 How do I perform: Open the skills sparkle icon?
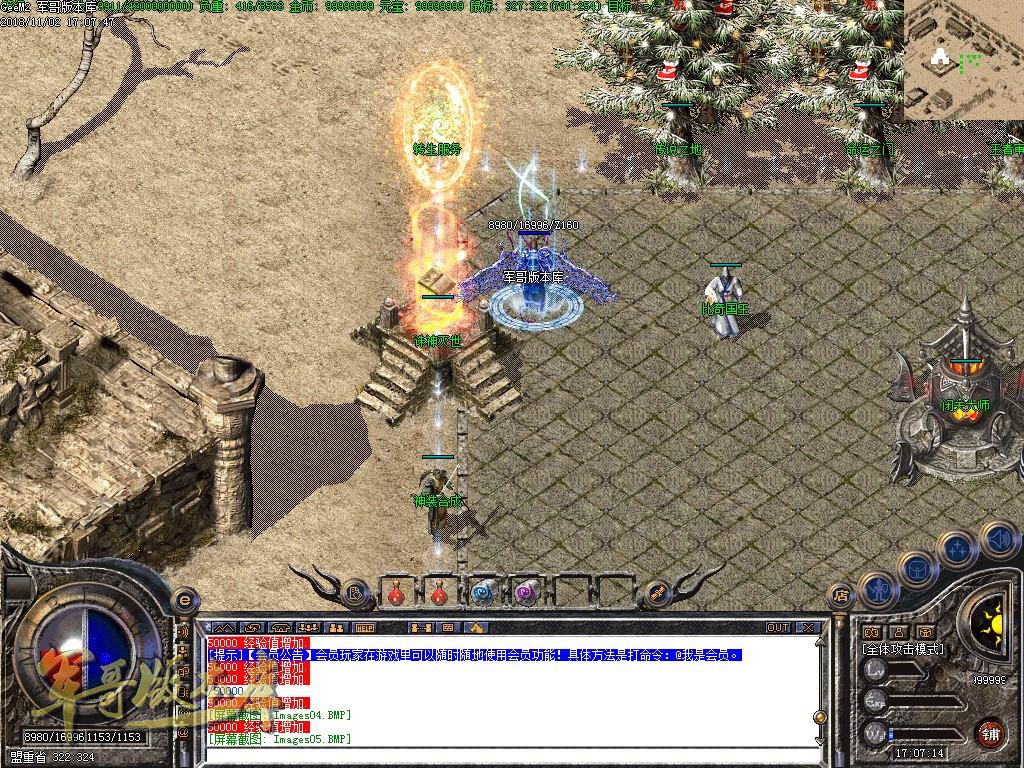click(957, 549)
